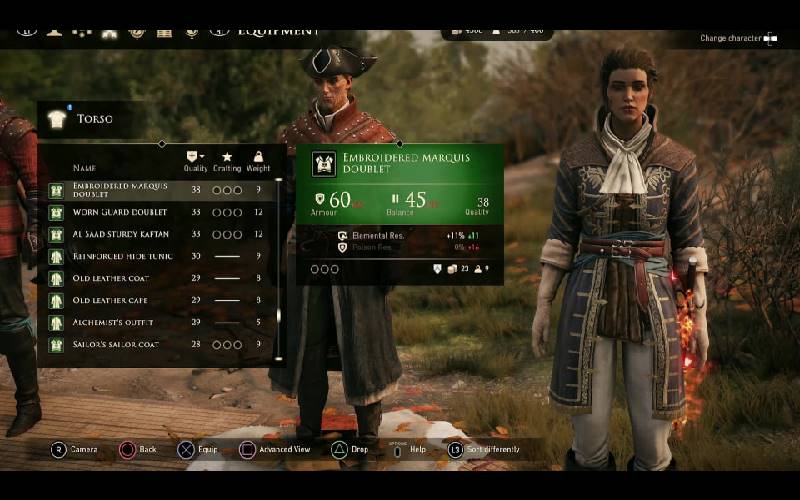This screenshot has height=500, width=800.
Task: Choose the Sailor's Sailor Coat
Action: point(160,344)
